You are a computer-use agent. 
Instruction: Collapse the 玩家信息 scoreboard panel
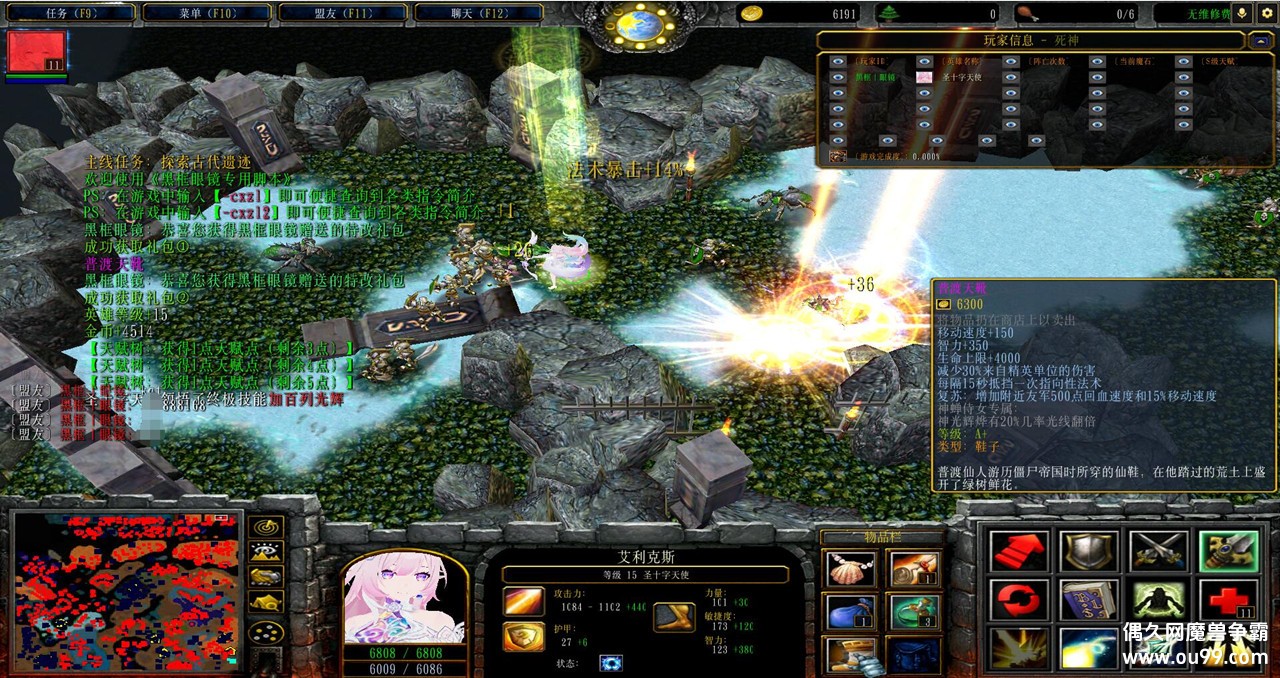[x=1260, y=41]
